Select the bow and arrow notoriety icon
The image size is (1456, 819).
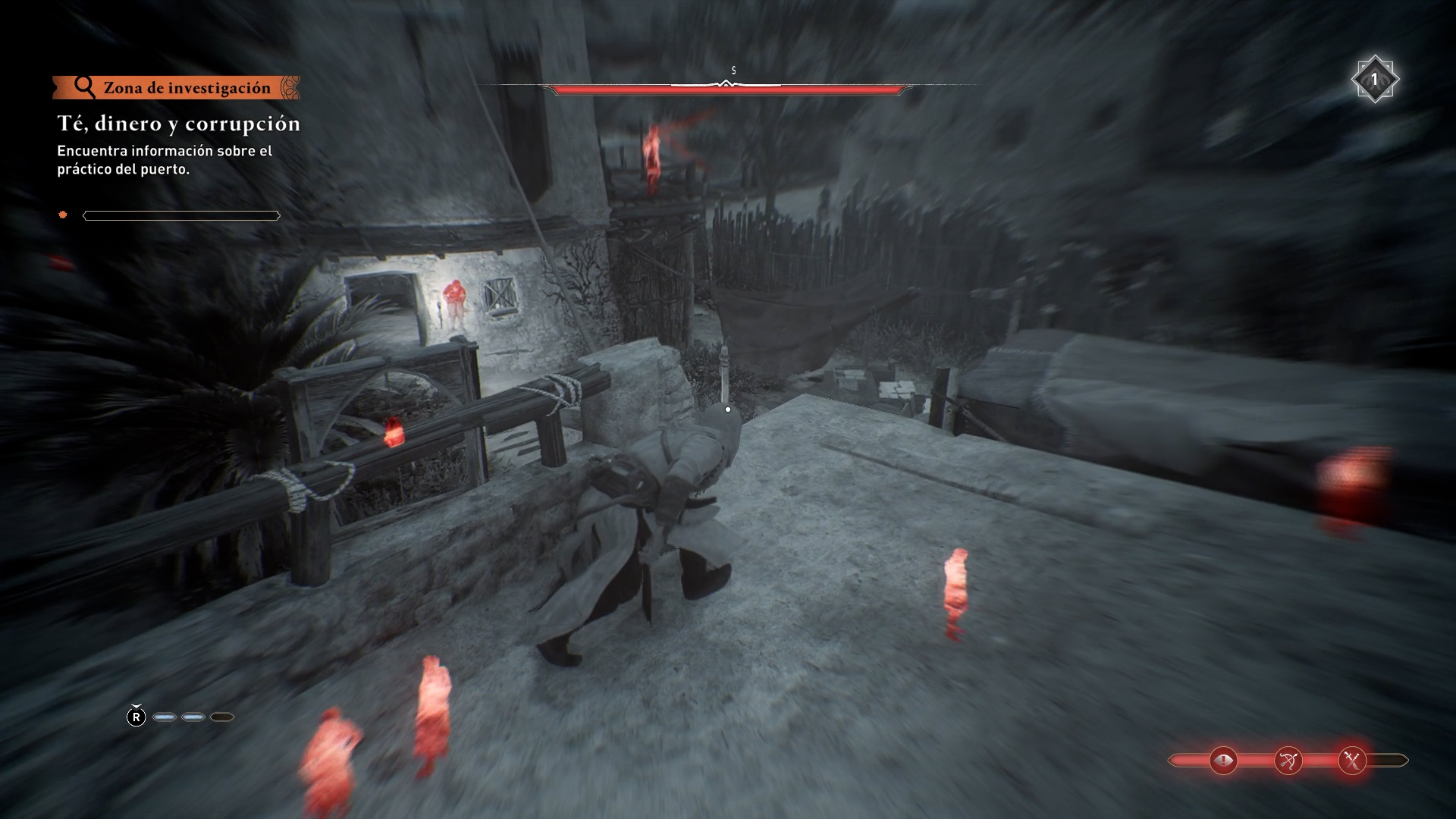point(1288,761)
